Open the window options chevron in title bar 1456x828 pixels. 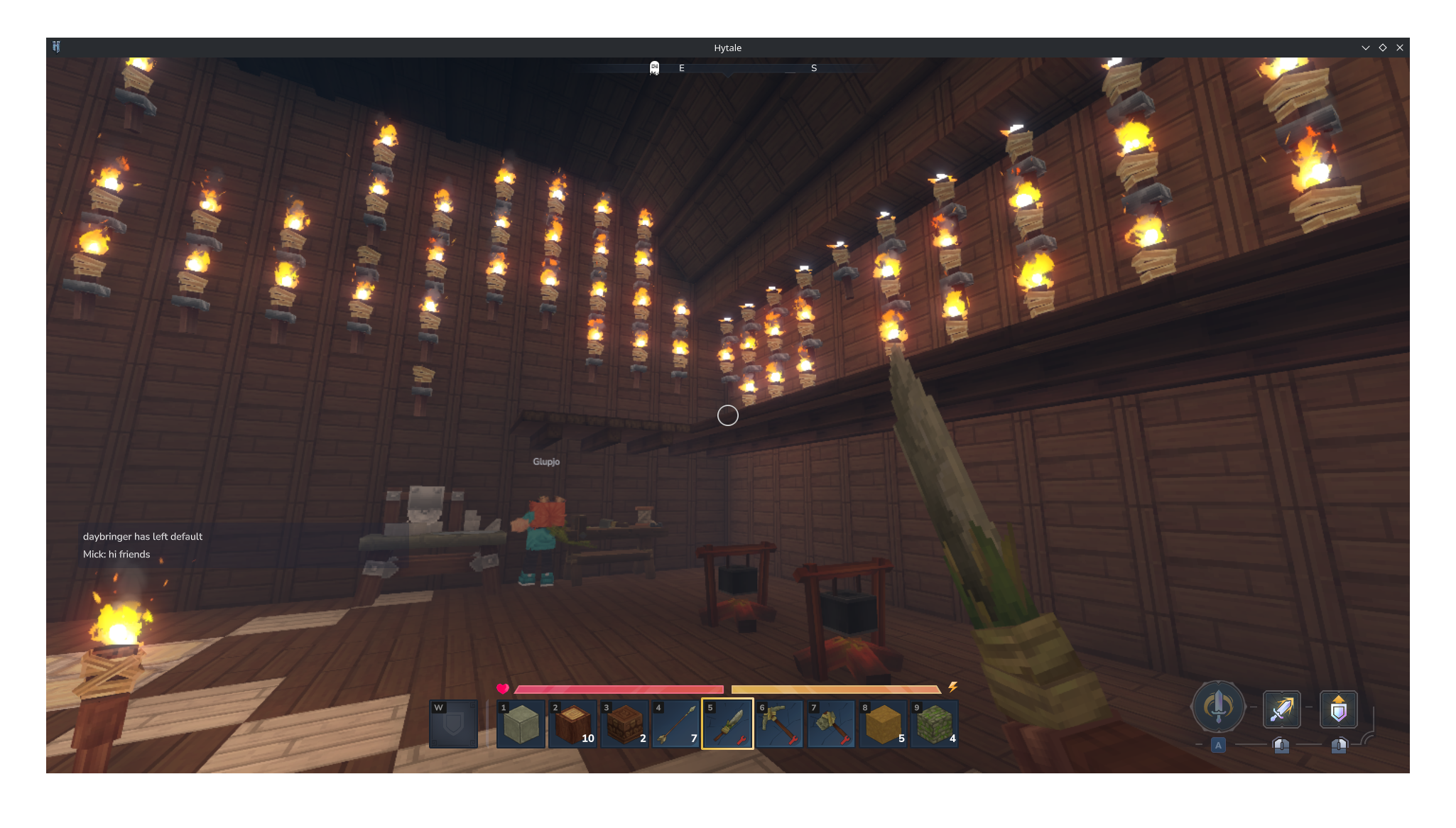point(1365,48)
